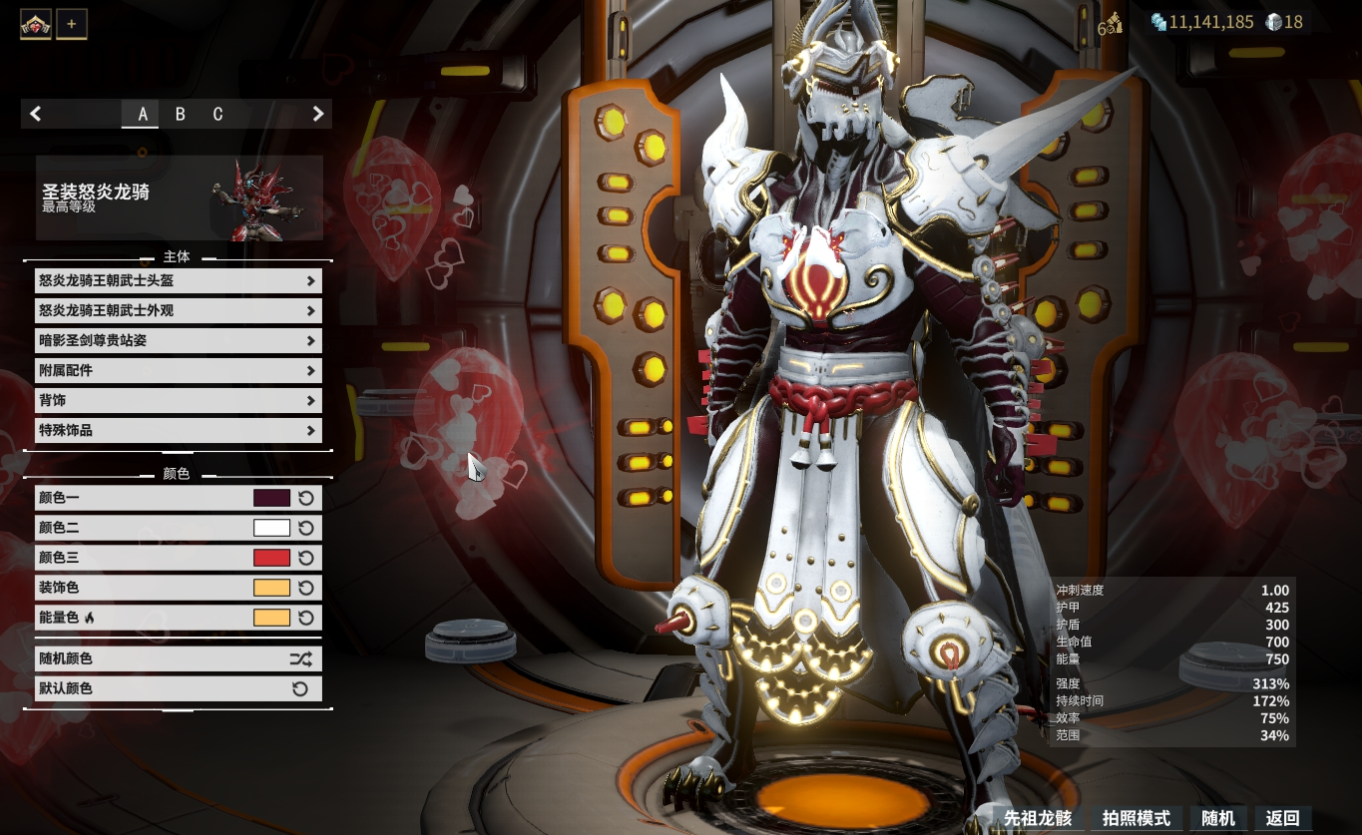Pick the 能量色 energy color swatch
1362x835 pixels.
[x=272, y=618]
